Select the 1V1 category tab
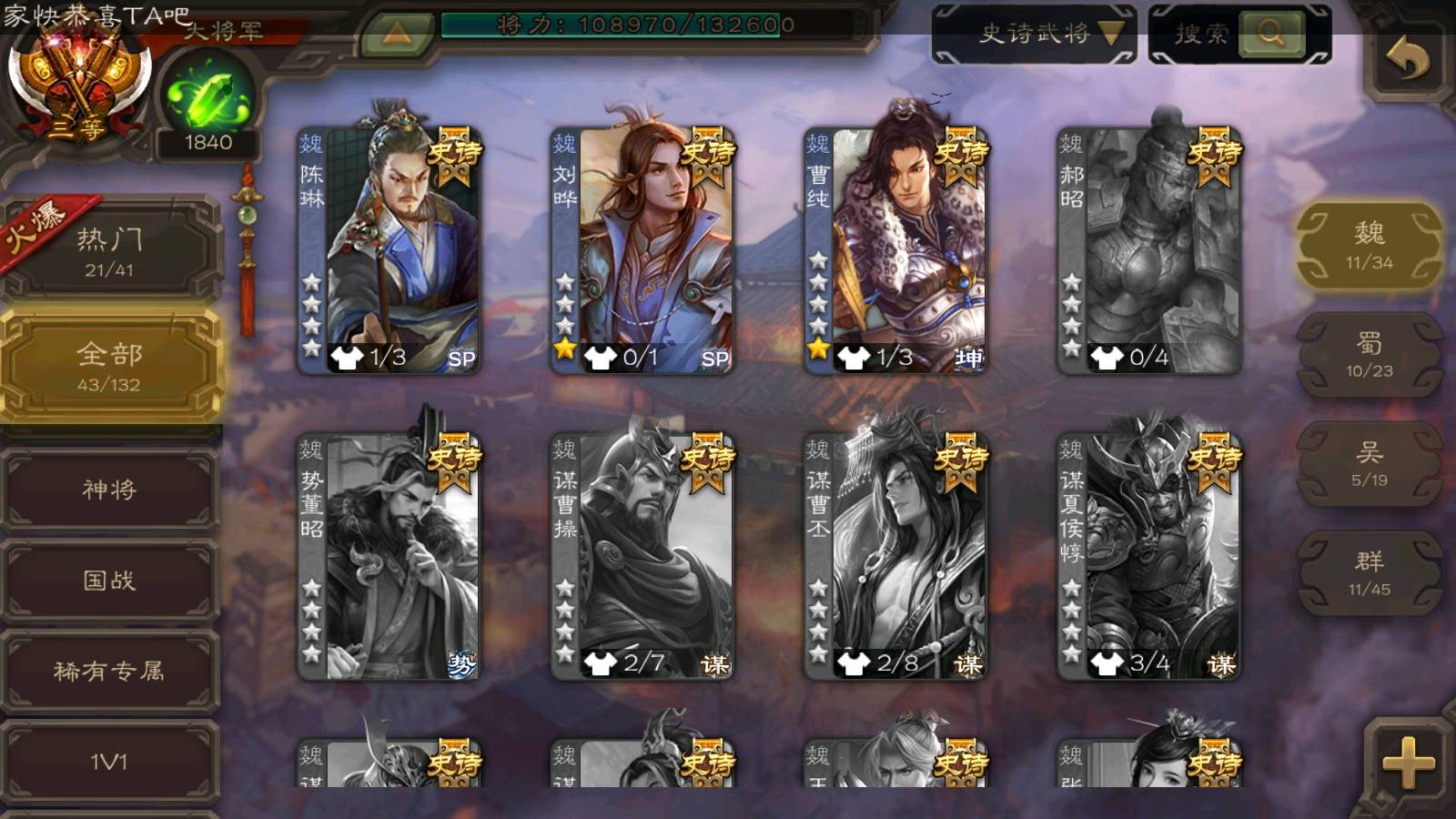Screen dimensions: 1456x819 tap(109, 761)
